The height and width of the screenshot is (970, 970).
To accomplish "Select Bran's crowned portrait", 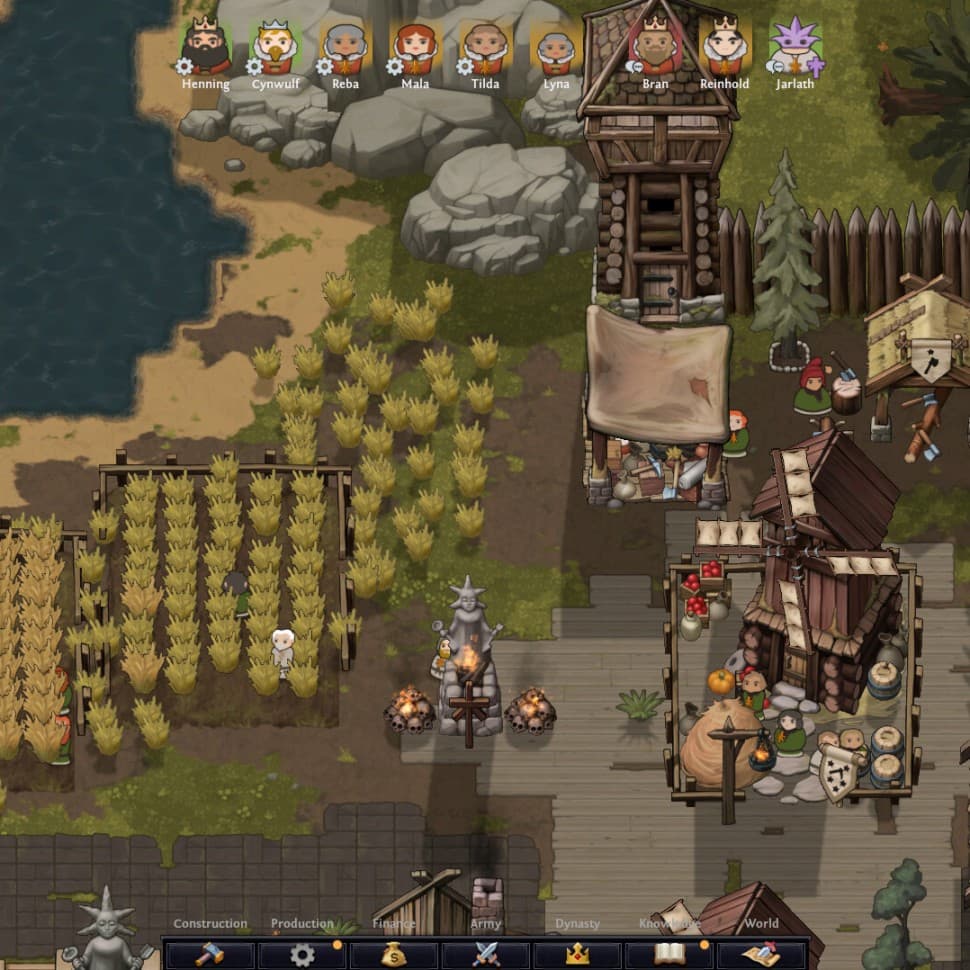I will tap(655, 45).
